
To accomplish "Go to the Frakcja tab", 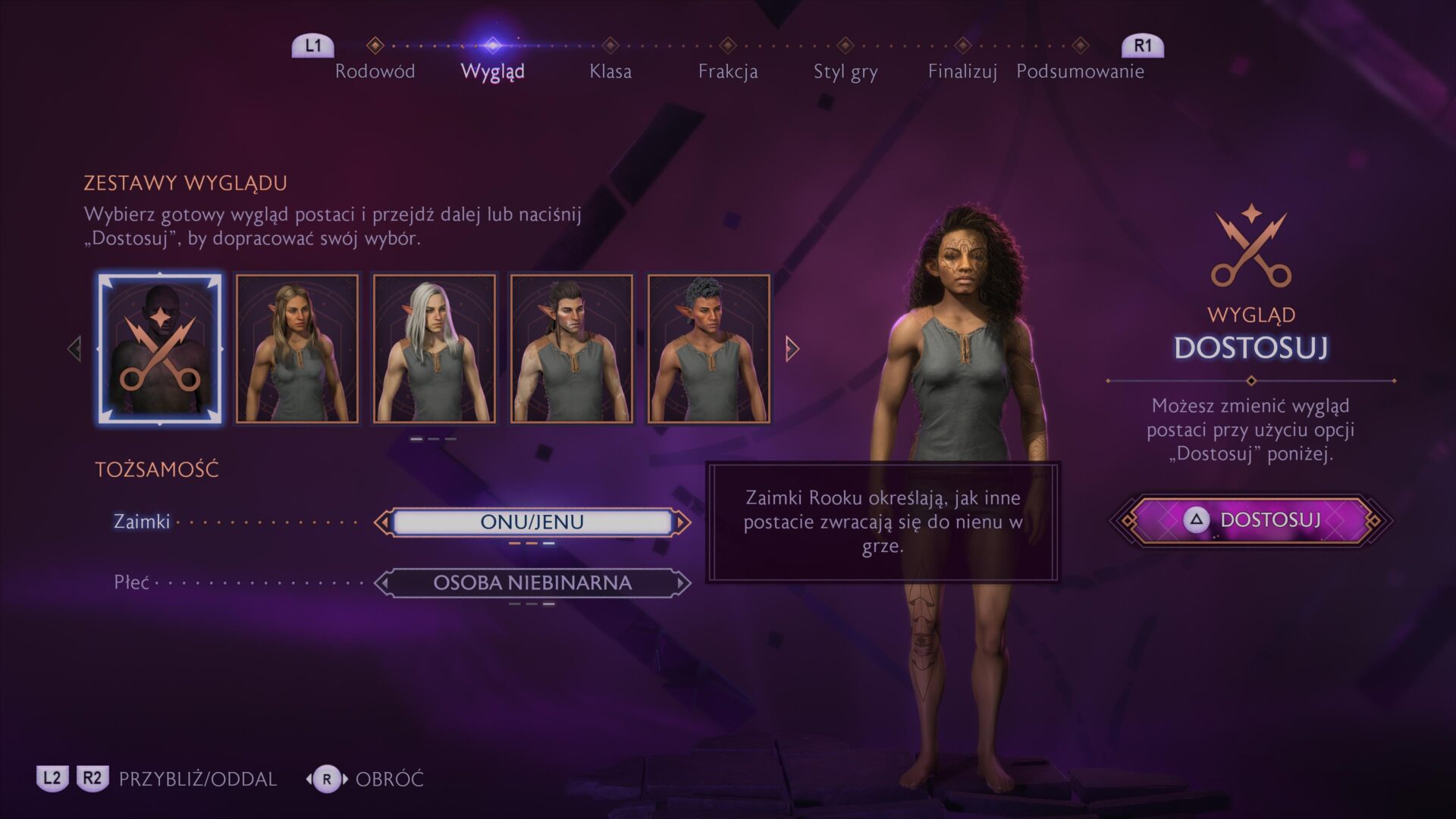I will tap(727, 71).
